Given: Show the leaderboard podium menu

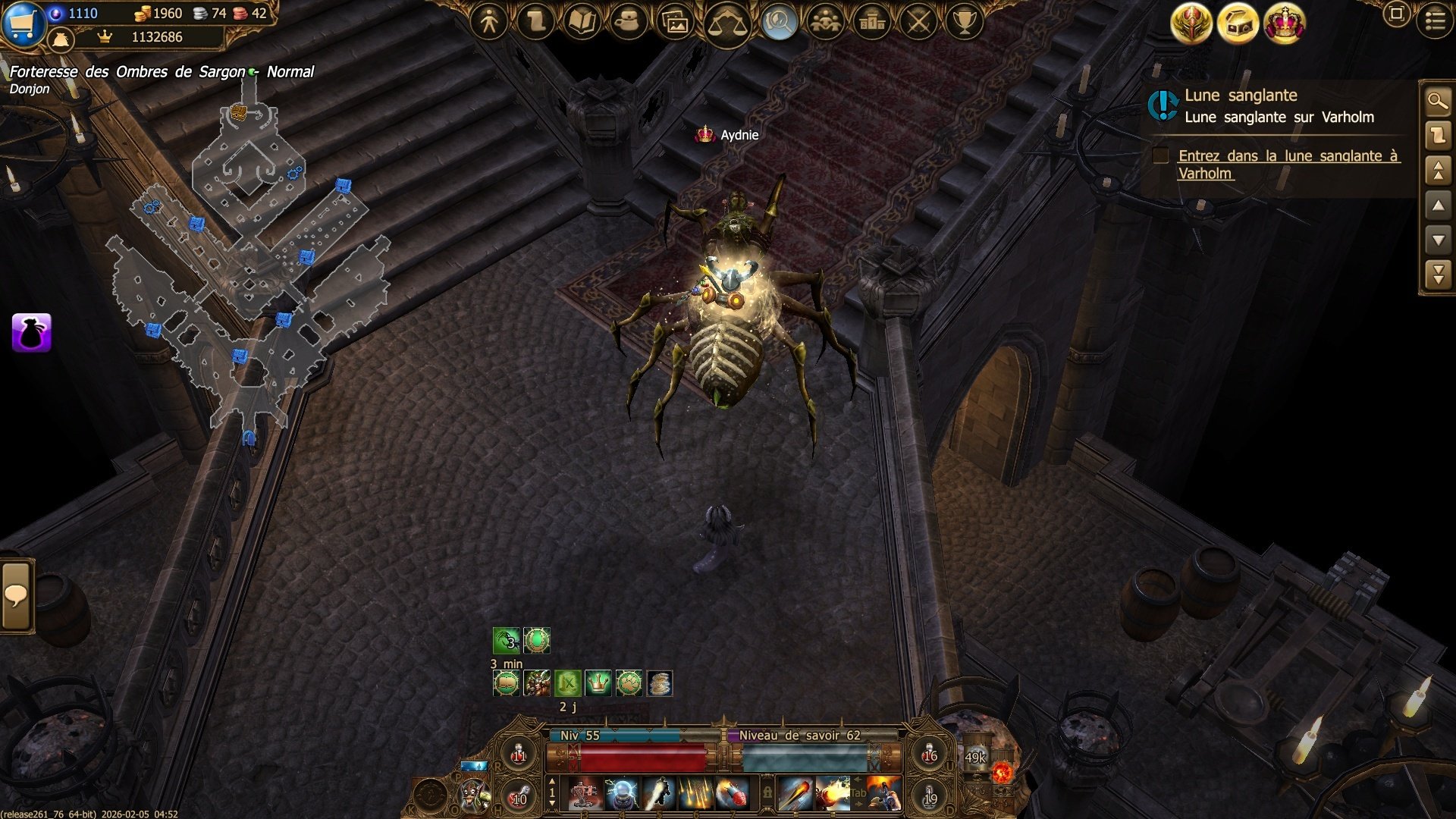Looking at the screenshot, I should pos(872,22).
